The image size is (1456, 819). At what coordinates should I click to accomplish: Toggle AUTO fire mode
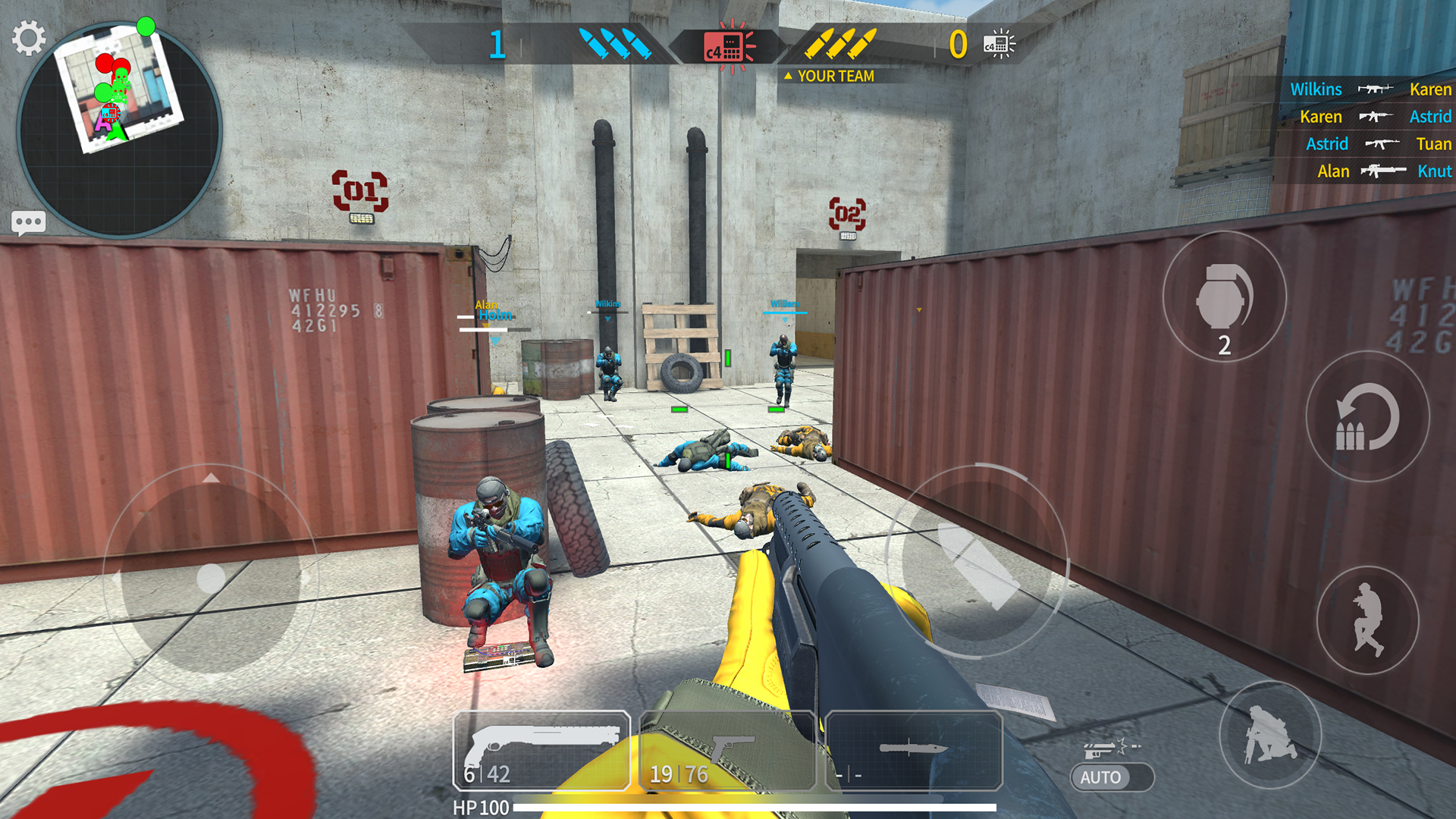coord(1112,777)
